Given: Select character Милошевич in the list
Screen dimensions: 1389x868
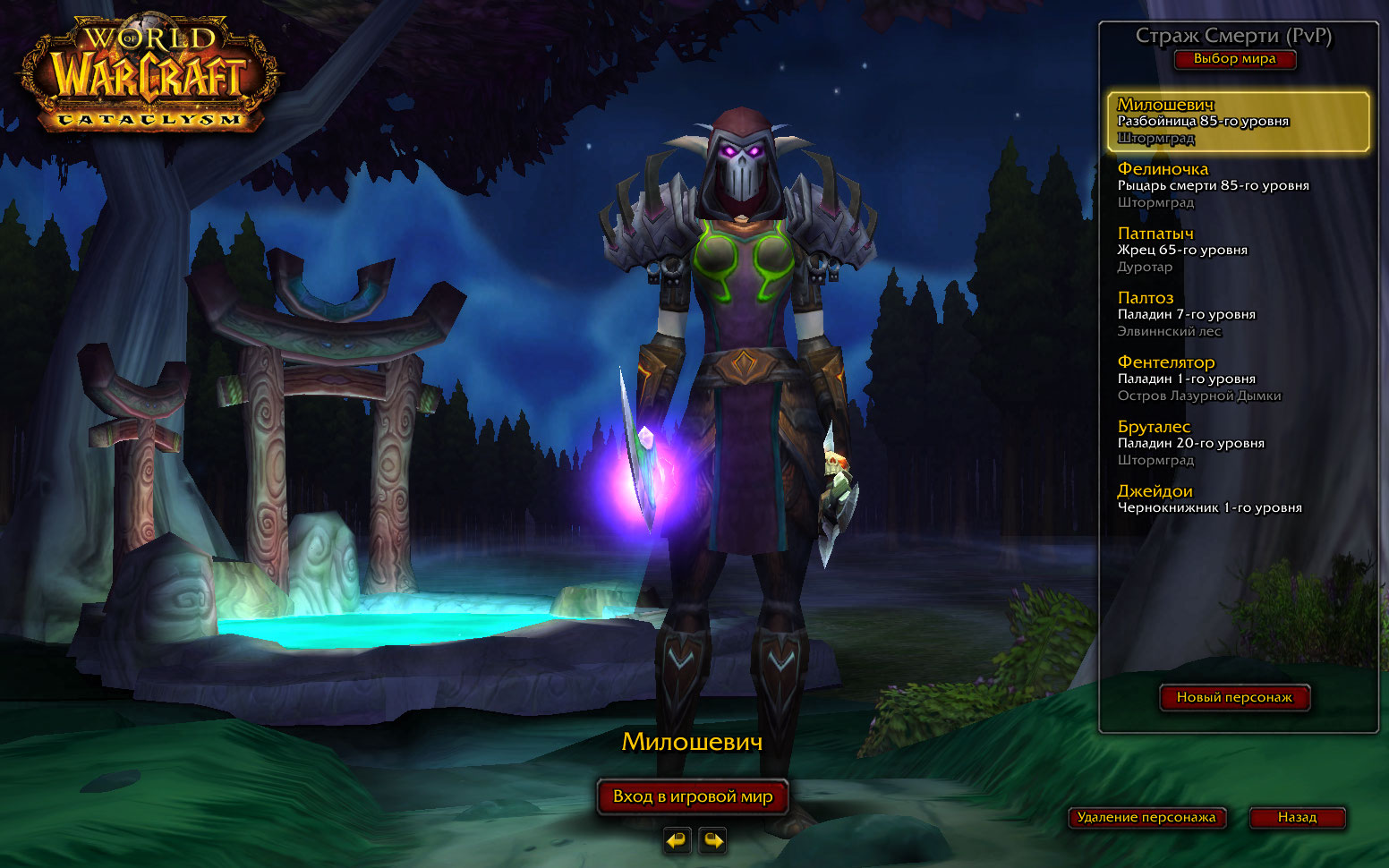Looking at the screenshot, I should pos(1238,121).
